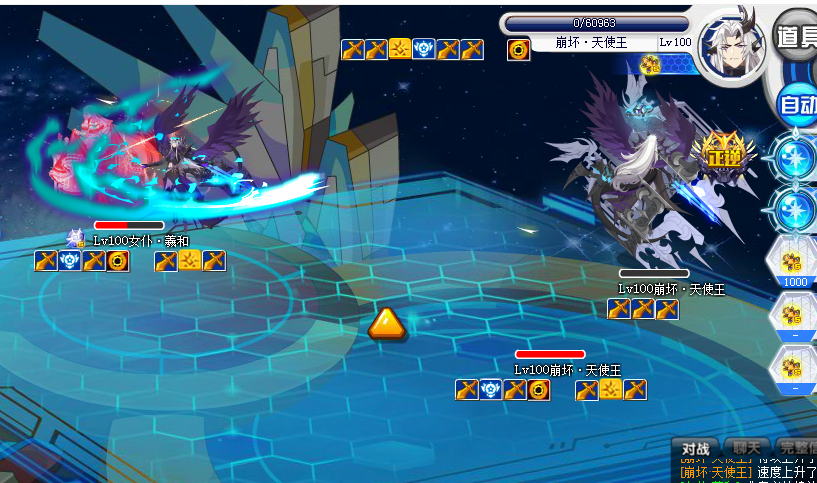Select the gold coin status icon under the boss name
The width and height of the screenshot is (817, 483).
tap(519, 50)
